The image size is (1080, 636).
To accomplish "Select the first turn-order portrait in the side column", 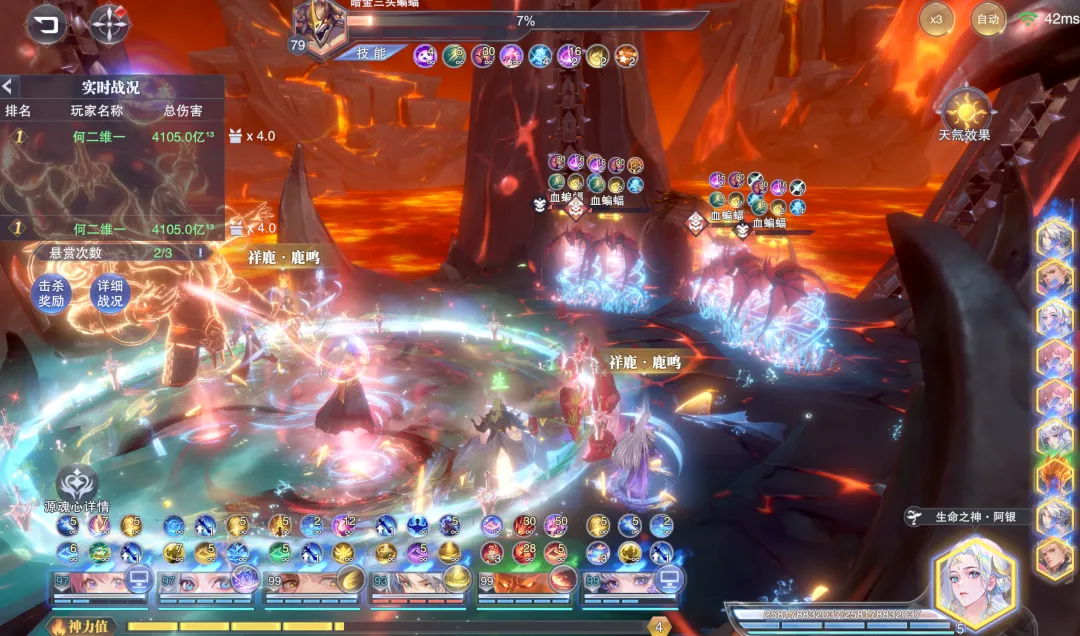I will [x=1054, y=238].
